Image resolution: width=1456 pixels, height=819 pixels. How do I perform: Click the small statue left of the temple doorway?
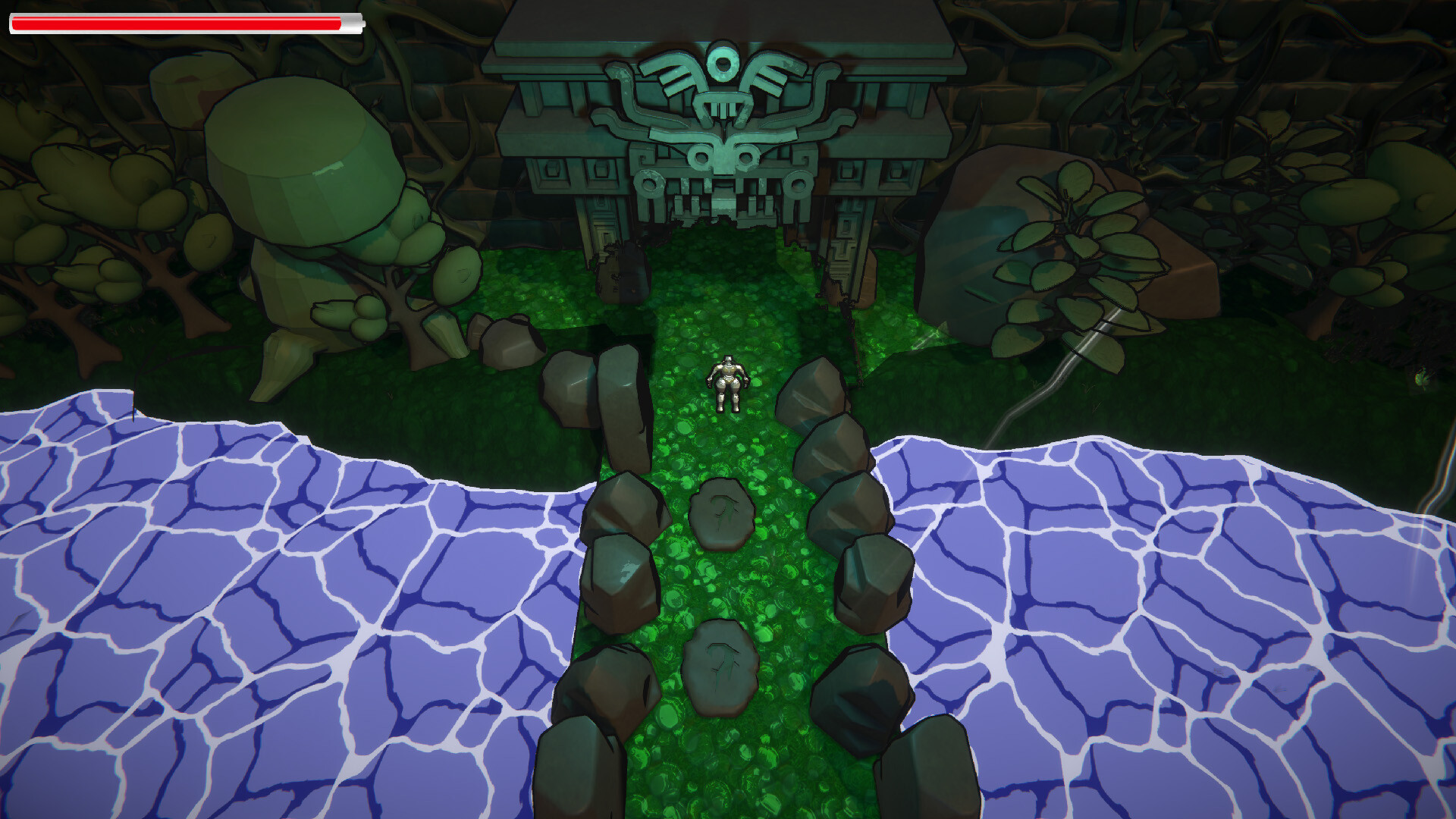click(x=622, y=273)
